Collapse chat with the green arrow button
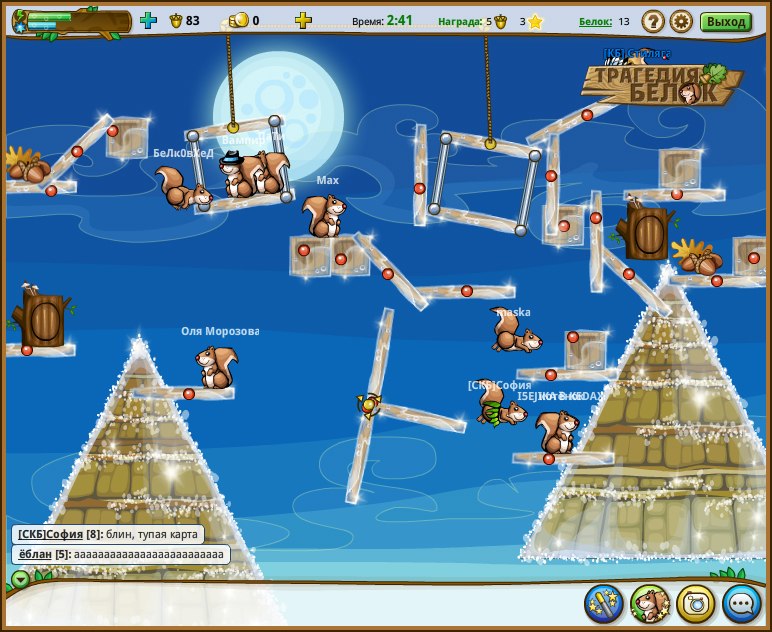The height and width of the screenshot is (632, 772). click(x=20, y=578)
